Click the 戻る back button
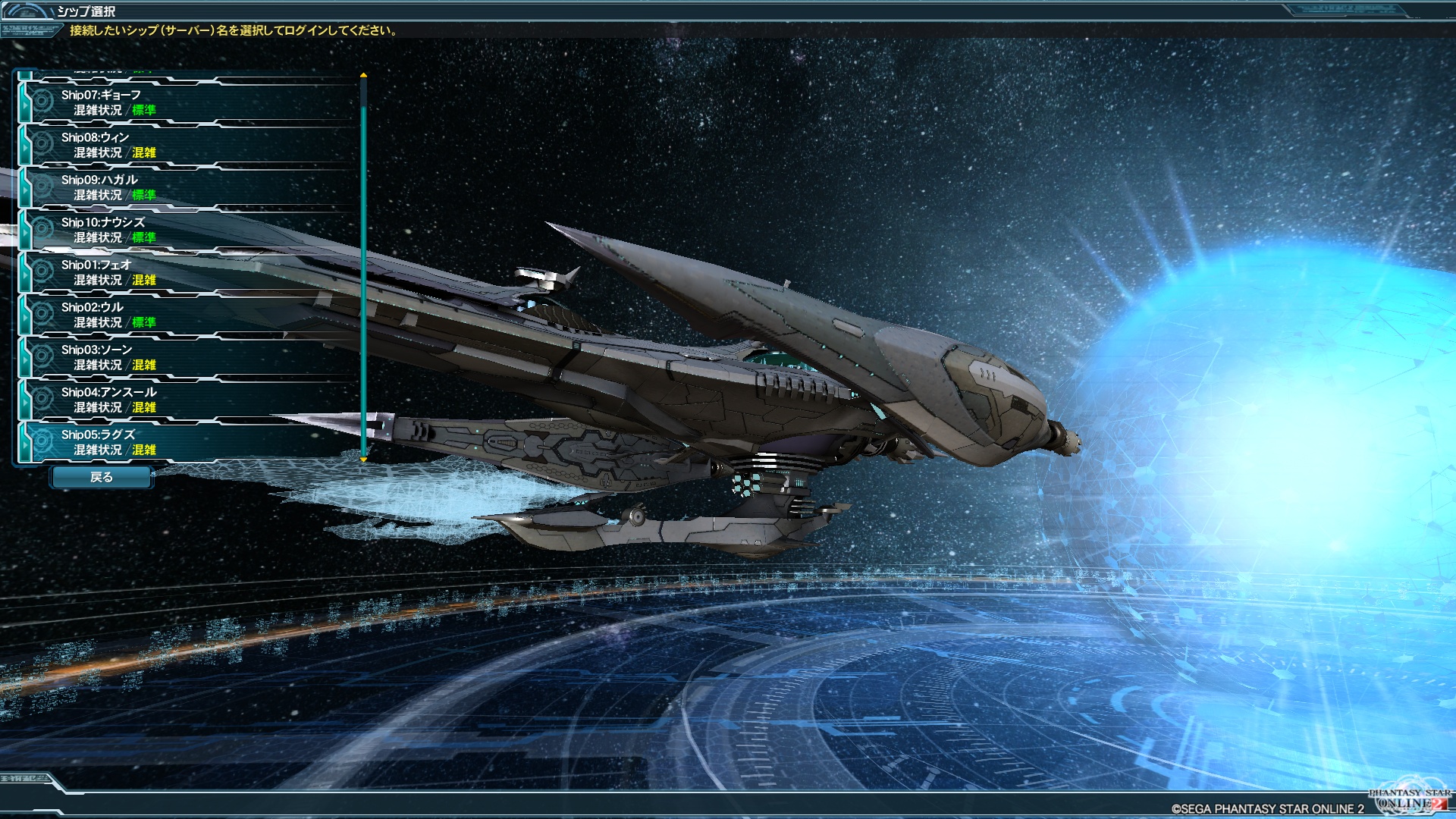Image resolution: width=1456 pixels, height=819 pixels. (102, 477)
